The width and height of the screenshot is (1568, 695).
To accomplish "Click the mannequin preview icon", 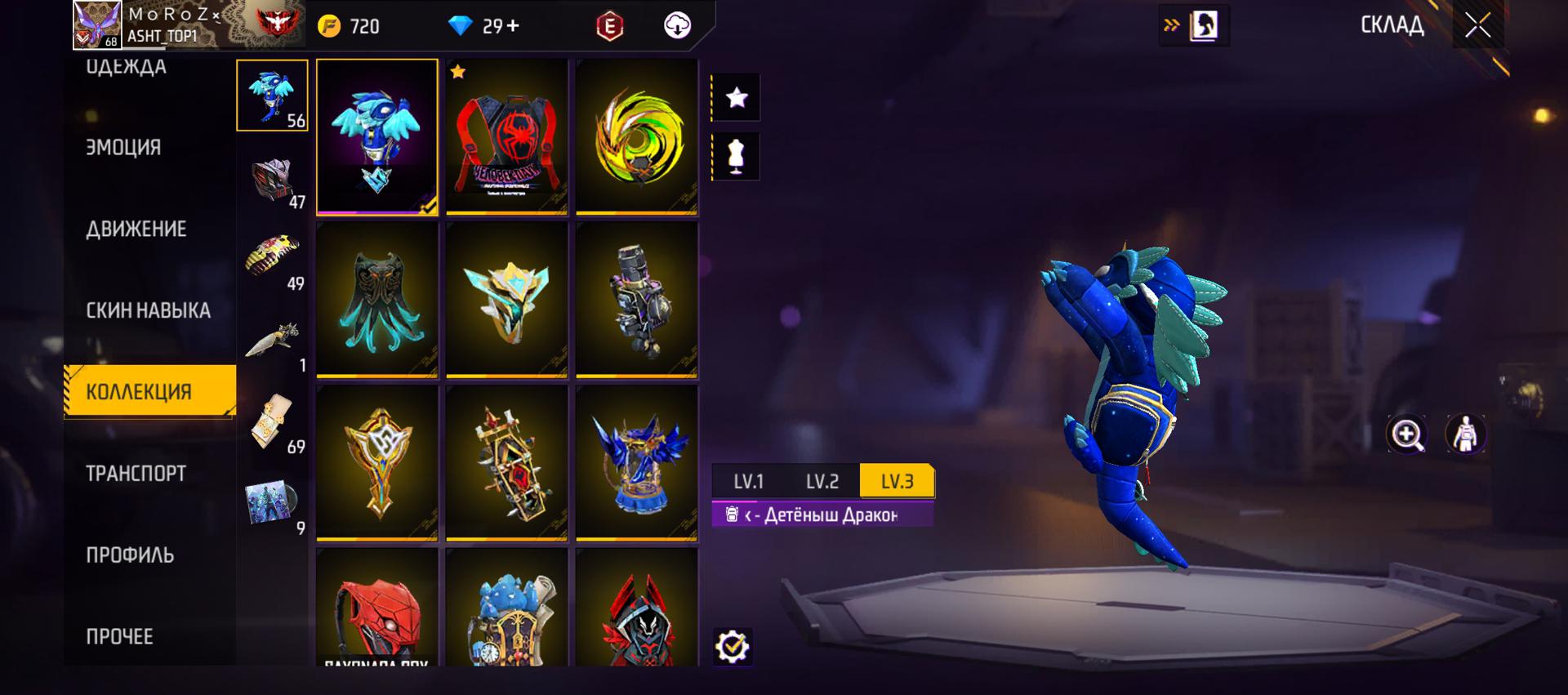I will tap(736, 156).
